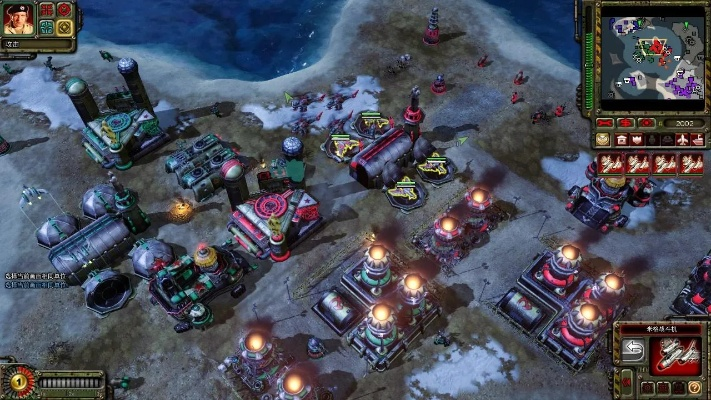Activate the teal stance icon

pyautogui.click(x=47, y=27)
